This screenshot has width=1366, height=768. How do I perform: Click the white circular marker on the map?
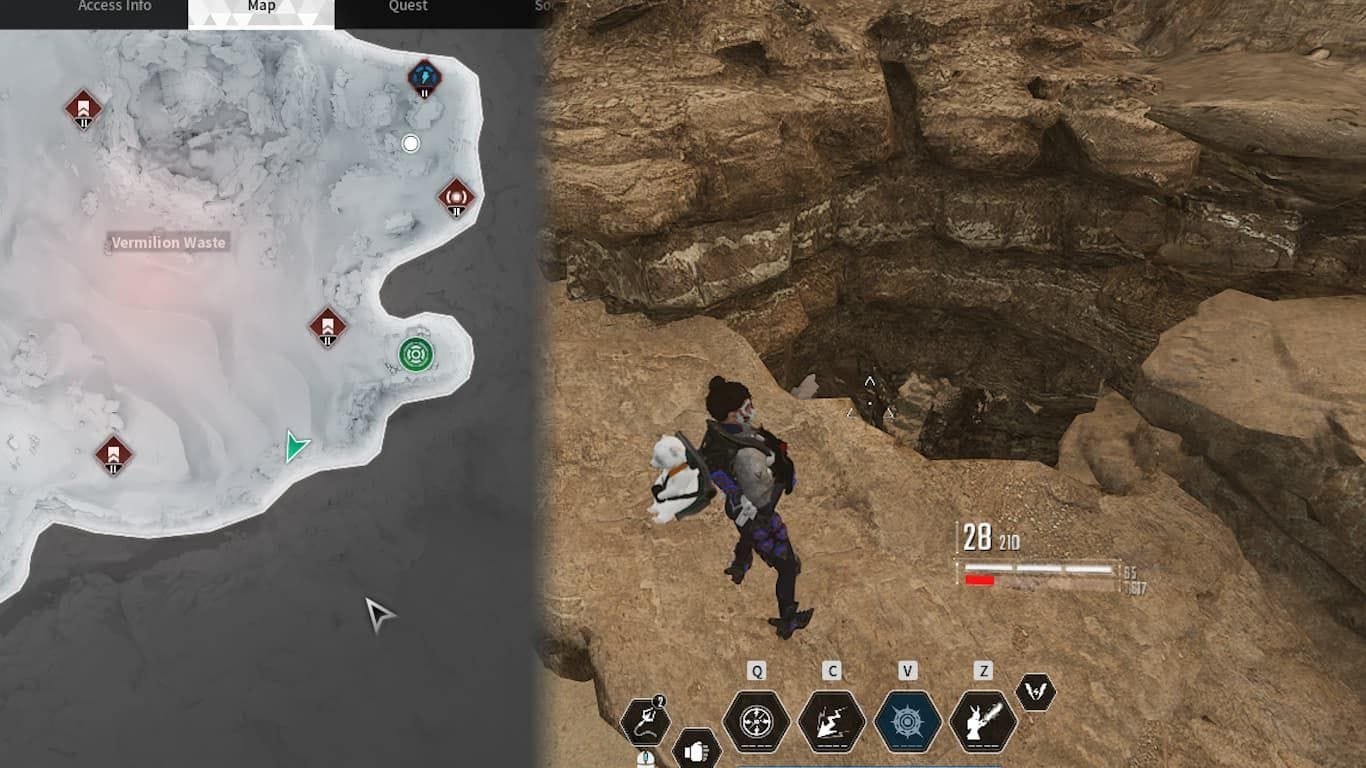pyautogui.click(x=410, y=143)
